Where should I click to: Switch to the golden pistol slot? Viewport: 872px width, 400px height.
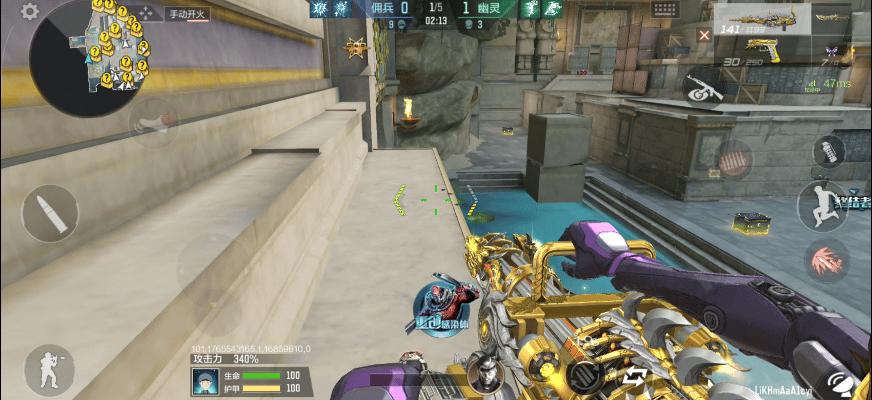point(766,49)
